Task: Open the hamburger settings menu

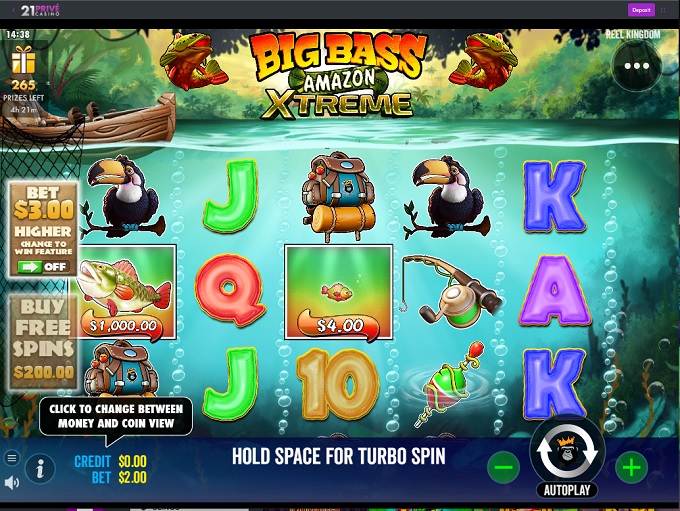Action: coord(12,458)
